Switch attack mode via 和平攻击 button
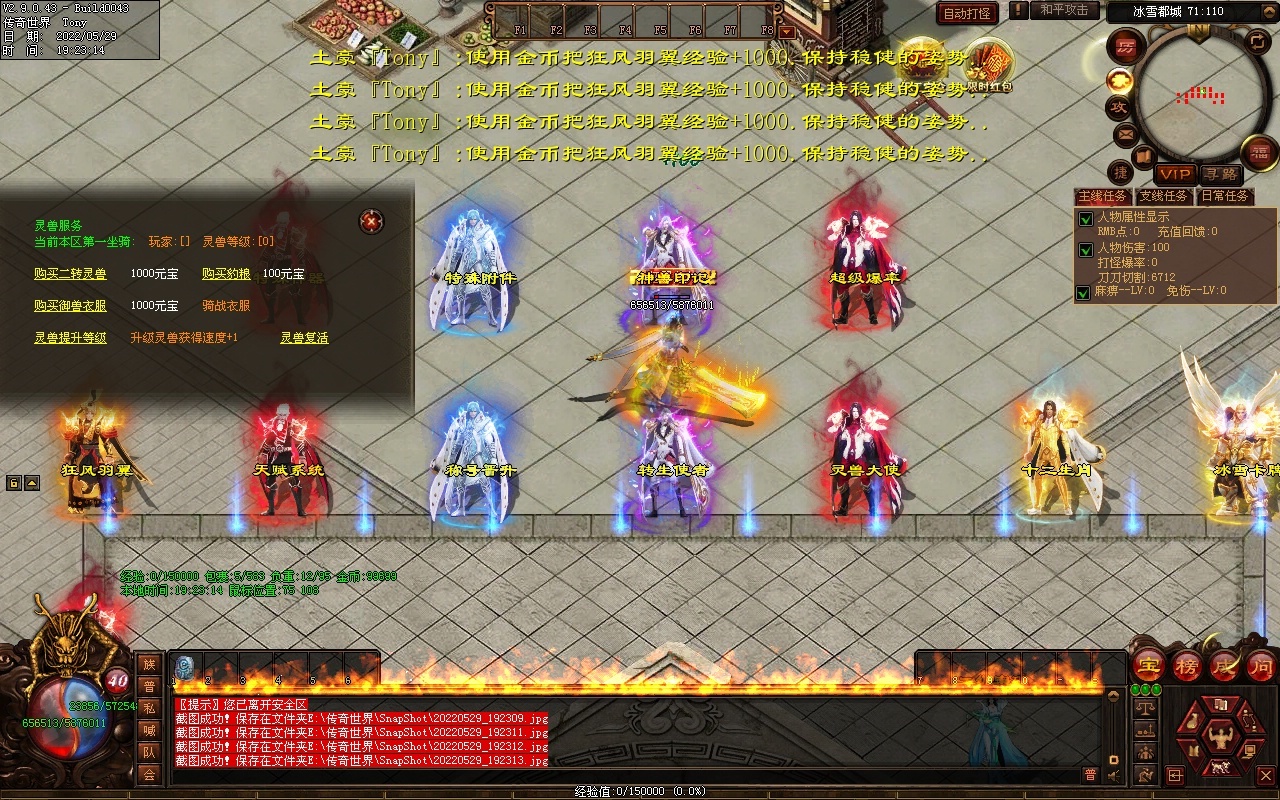Screen dimensions: 1280x800 click(x=1063, y=10)
